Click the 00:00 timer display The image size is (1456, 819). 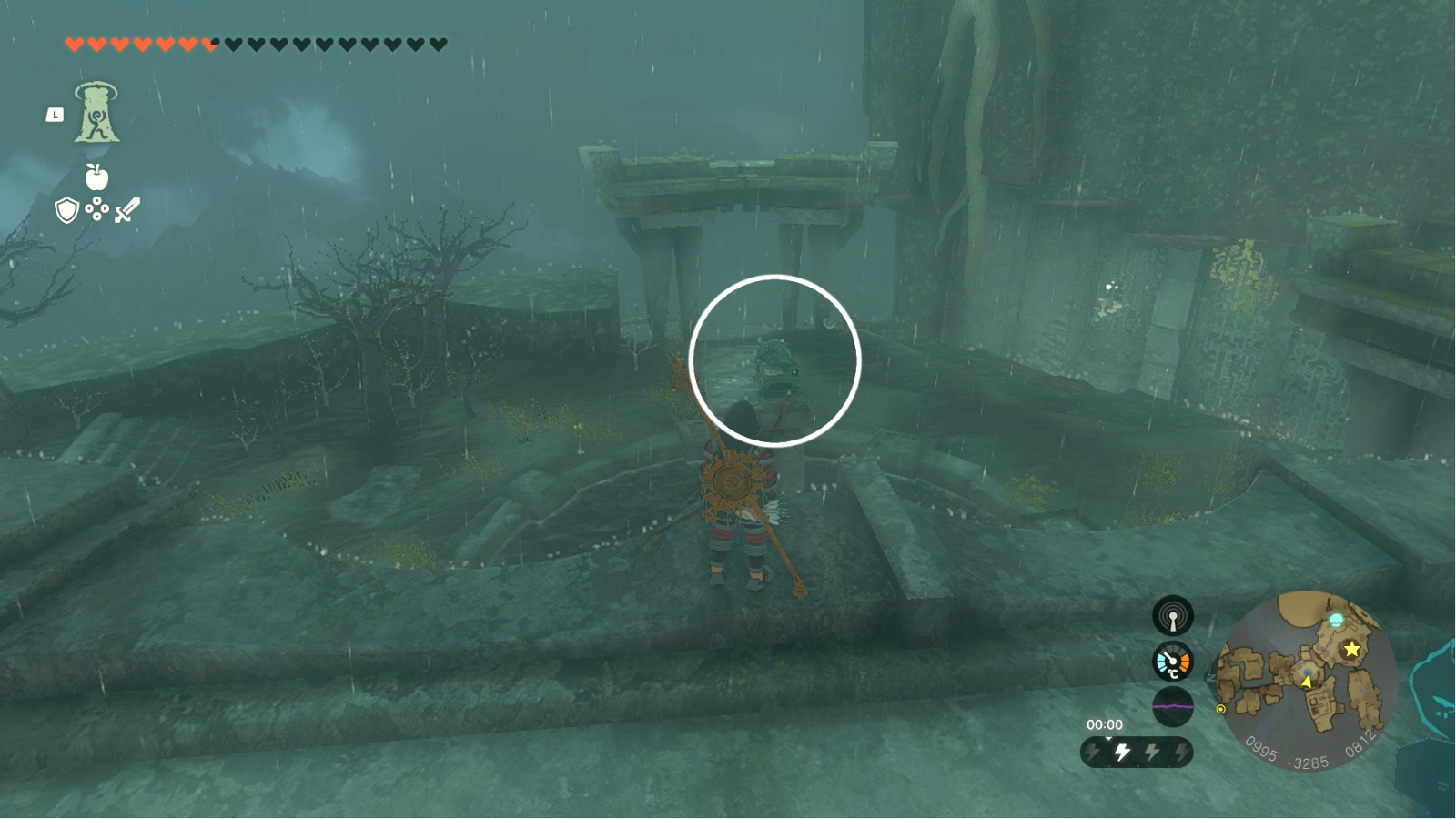1105,723
